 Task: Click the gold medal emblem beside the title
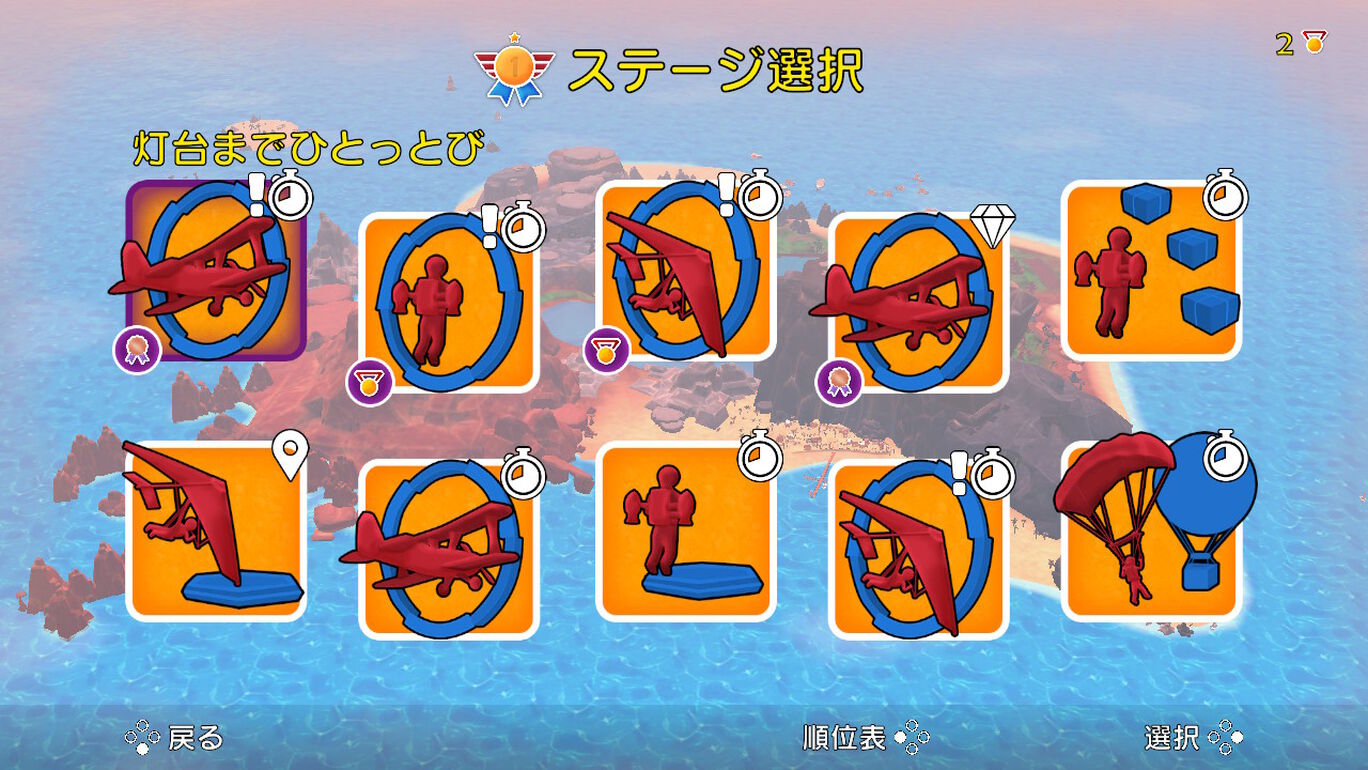click(x=511, y=63)
